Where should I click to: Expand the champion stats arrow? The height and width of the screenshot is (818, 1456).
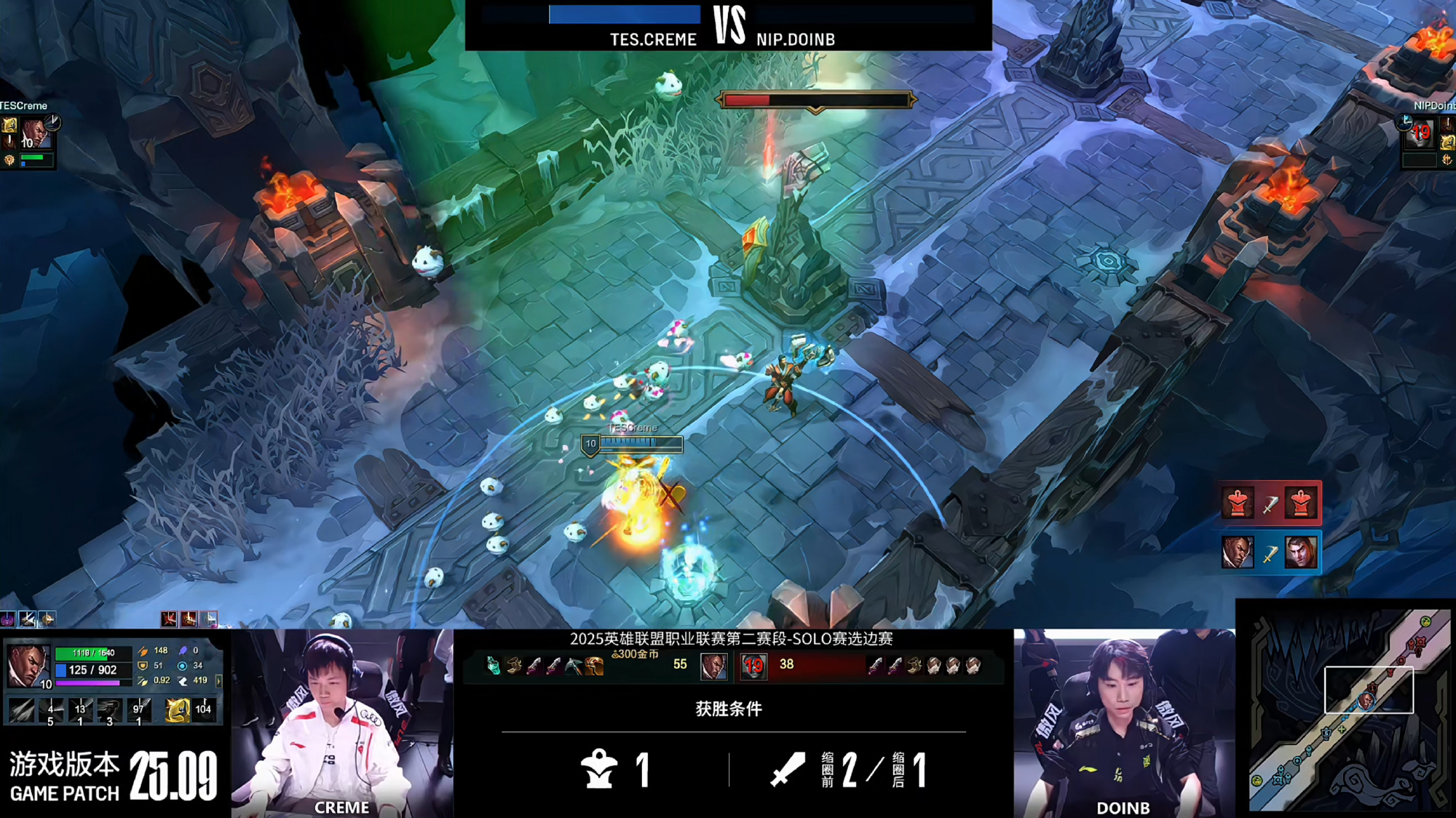(x=218, y=680)
